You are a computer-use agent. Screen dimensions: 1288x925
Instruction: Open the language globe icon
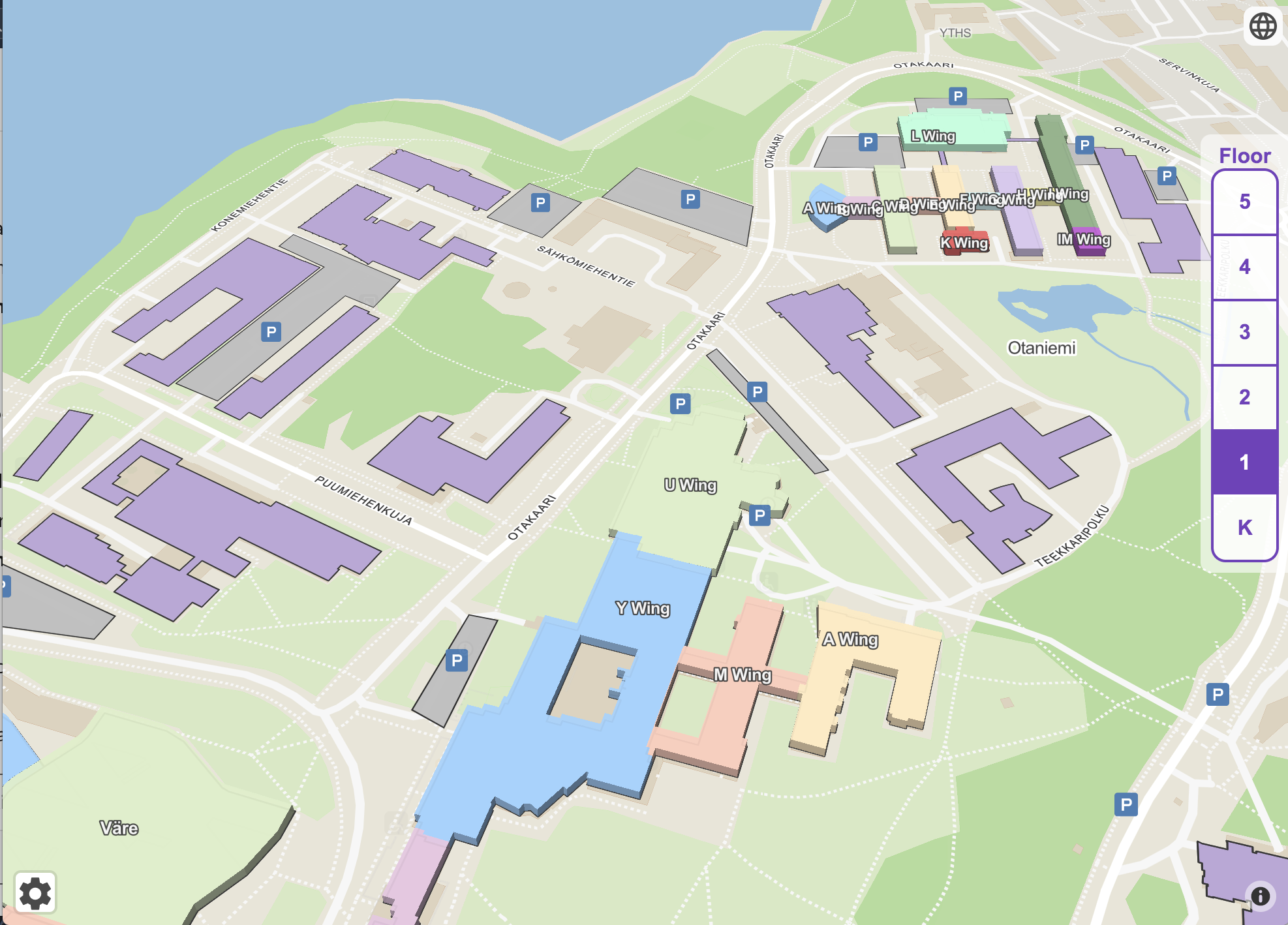click(x=1262, y=27)
